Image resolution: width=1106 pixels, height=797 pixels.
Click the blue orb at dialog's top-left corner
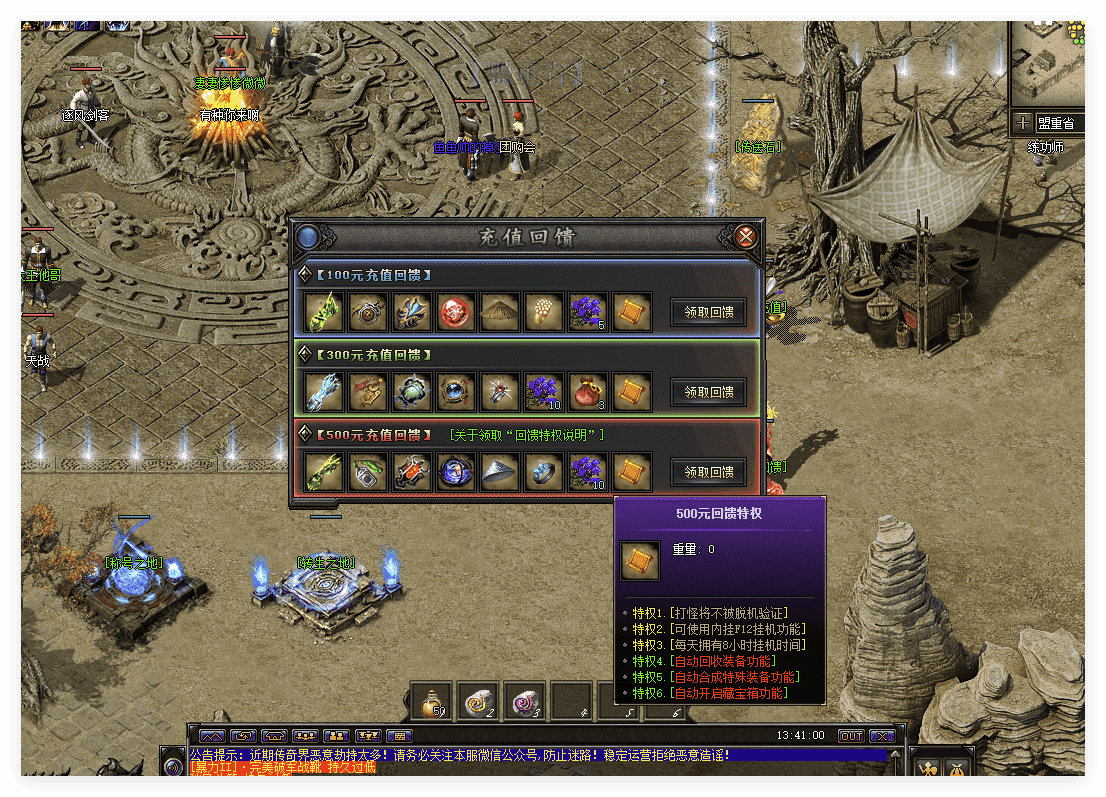308,237
